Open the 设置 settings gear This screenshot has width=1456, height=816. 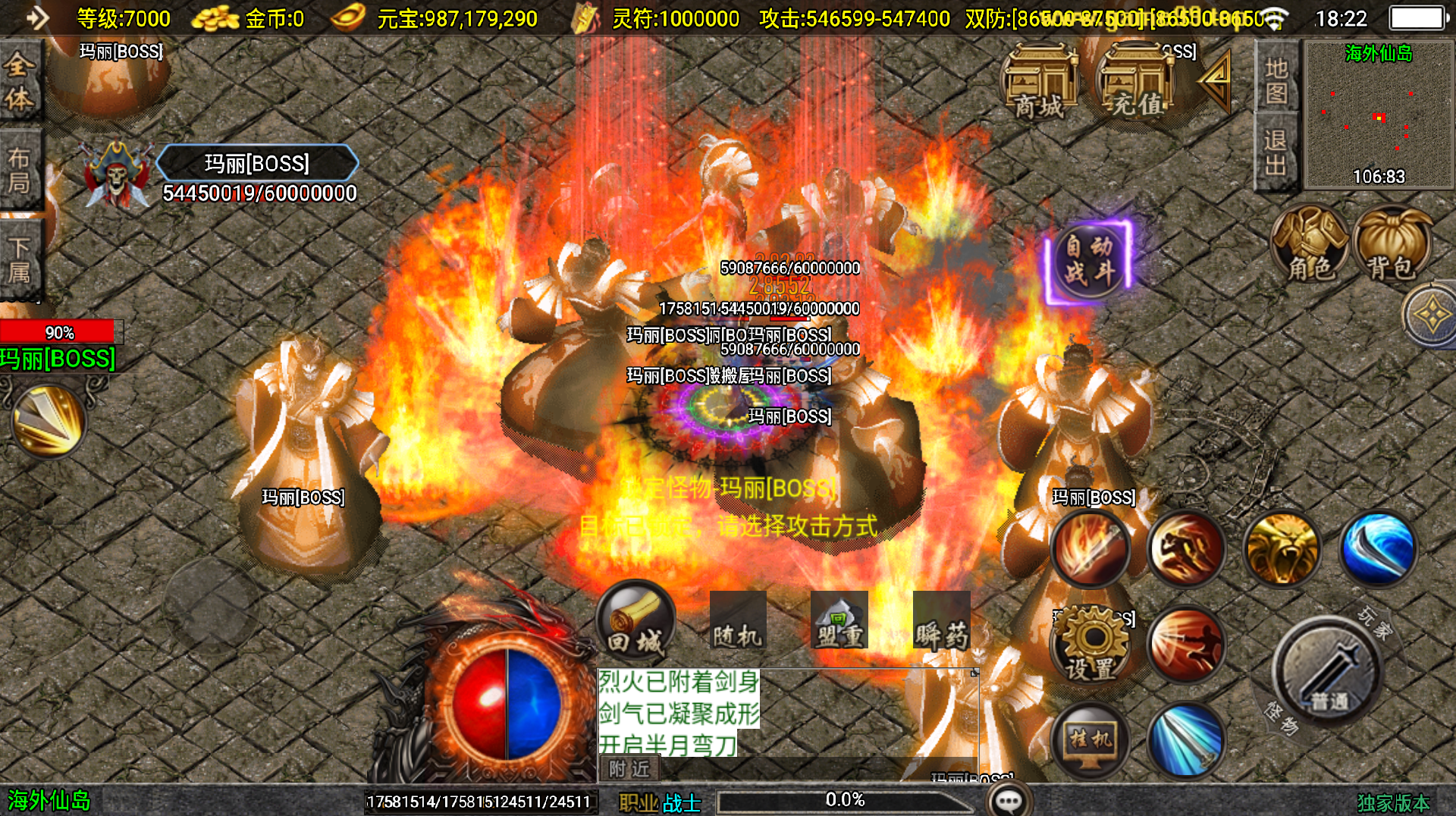[x=1090, y=645]
